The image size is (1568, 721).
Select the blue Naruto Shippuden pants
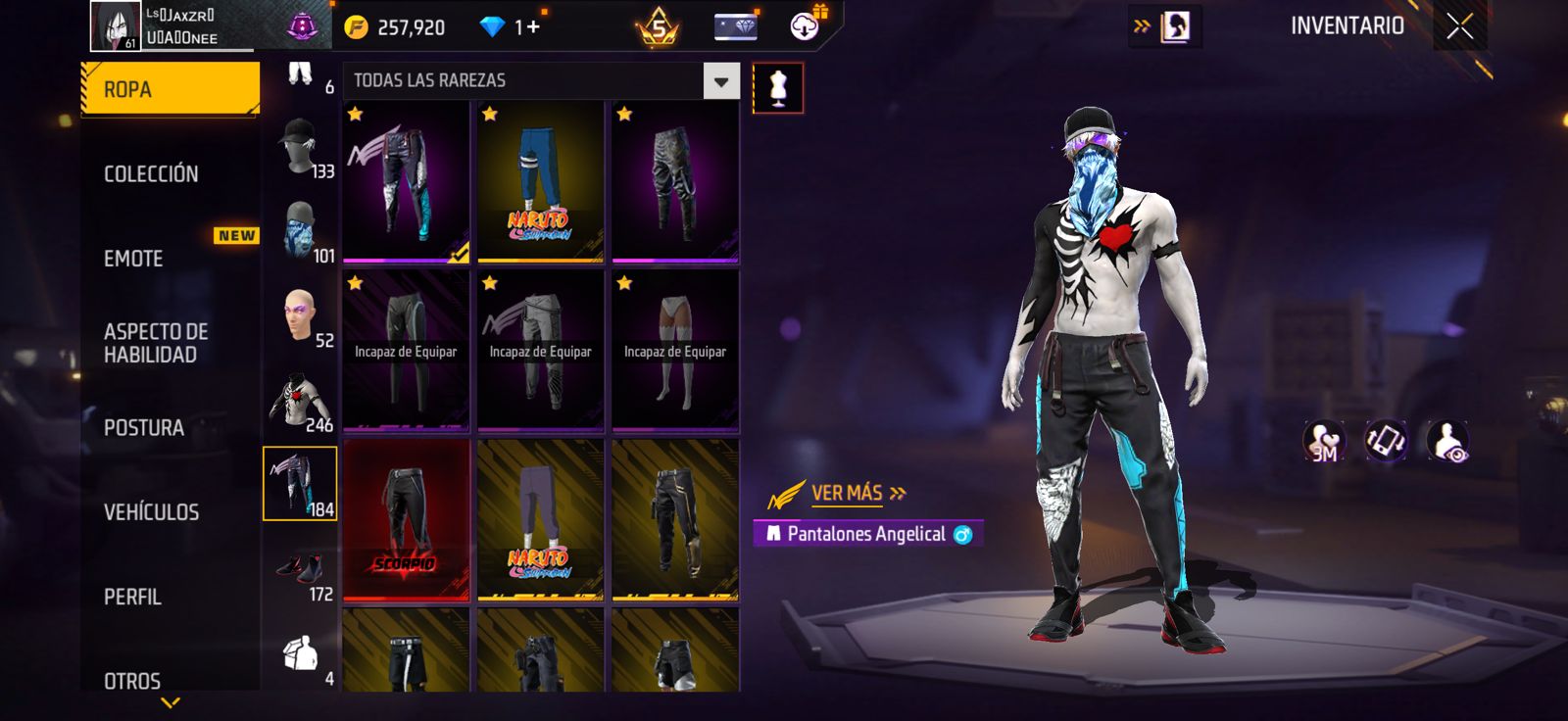coord(540,181)
